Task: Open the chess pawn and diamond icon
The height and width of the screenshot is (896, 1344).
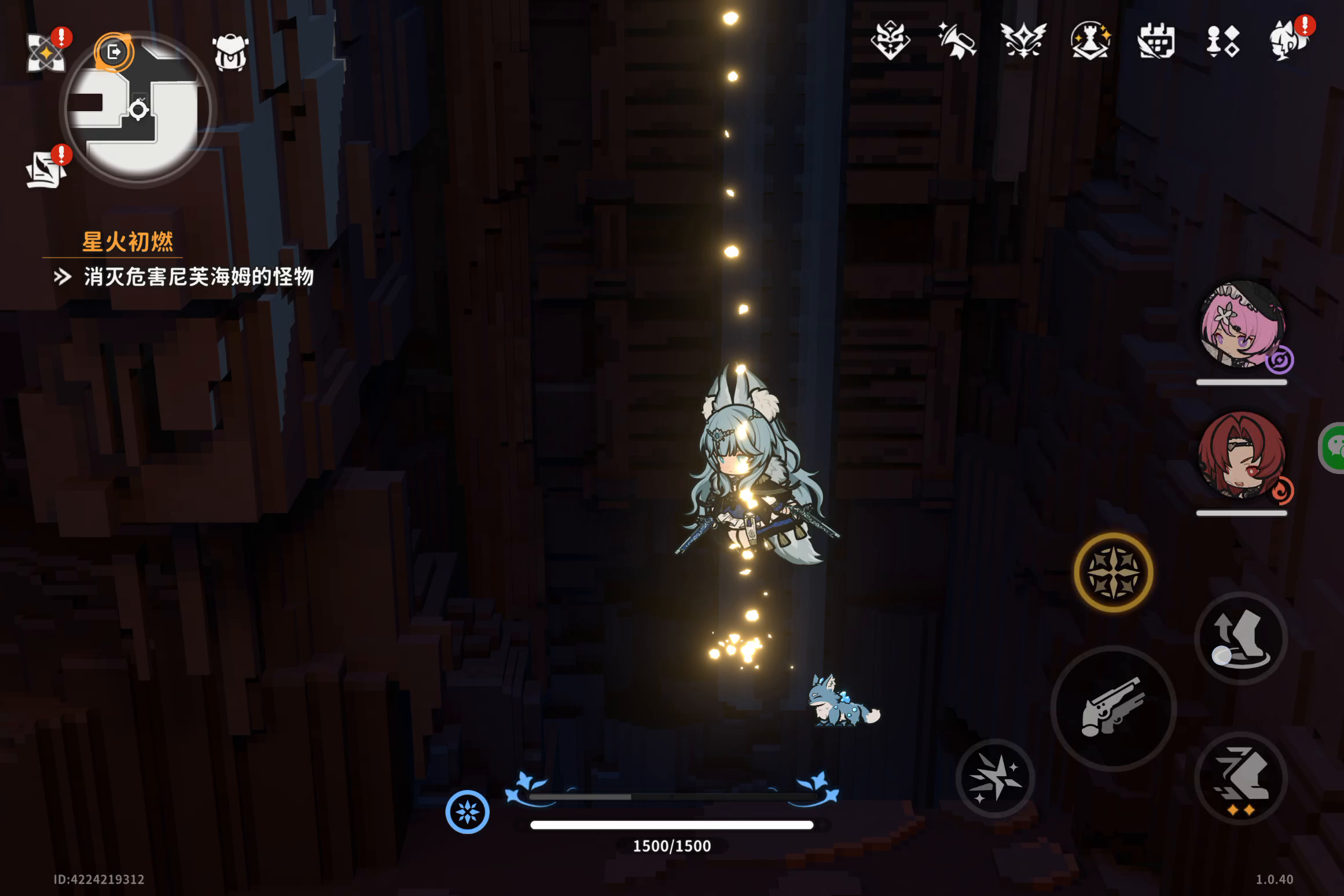Action: [1222, 42]
